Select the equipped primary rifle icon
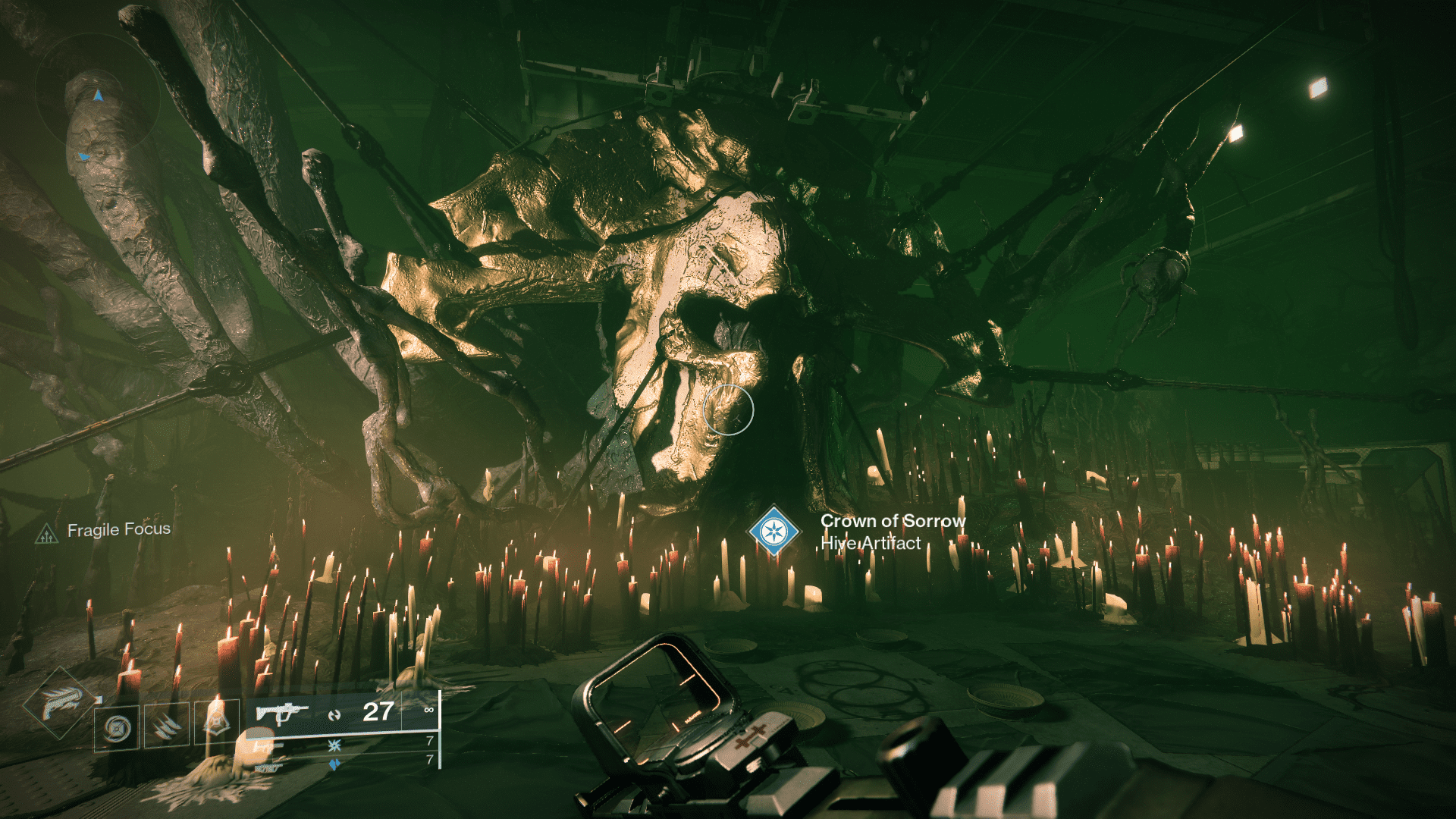Screen dimensions: 1456x819 tap(281, 714)
